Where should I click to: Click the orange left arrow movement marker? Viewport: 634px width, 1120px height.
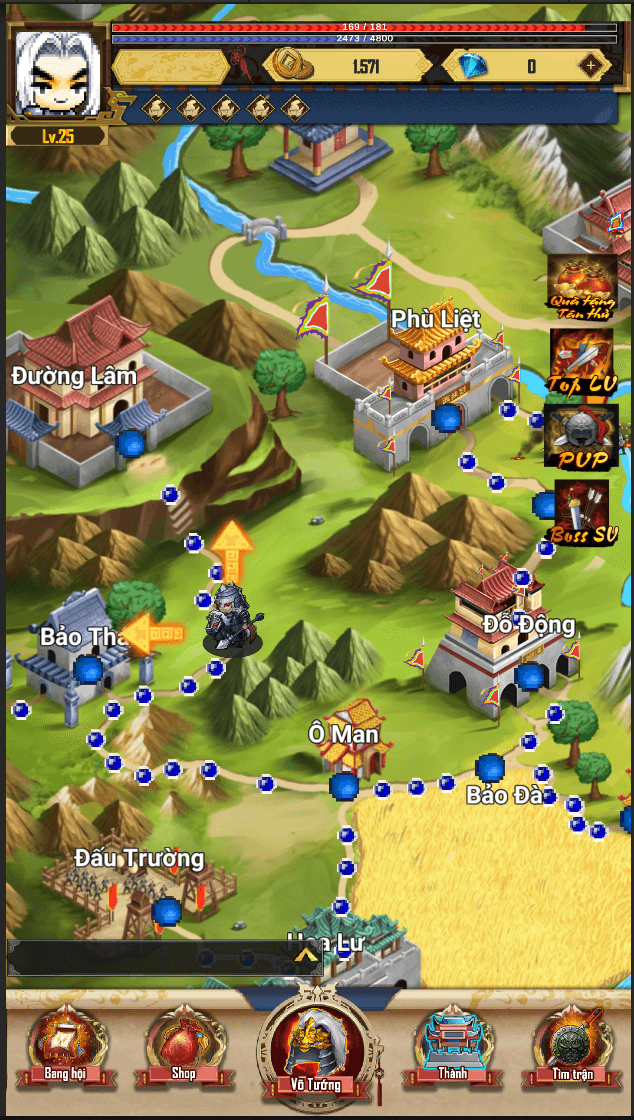click(153, 633)
